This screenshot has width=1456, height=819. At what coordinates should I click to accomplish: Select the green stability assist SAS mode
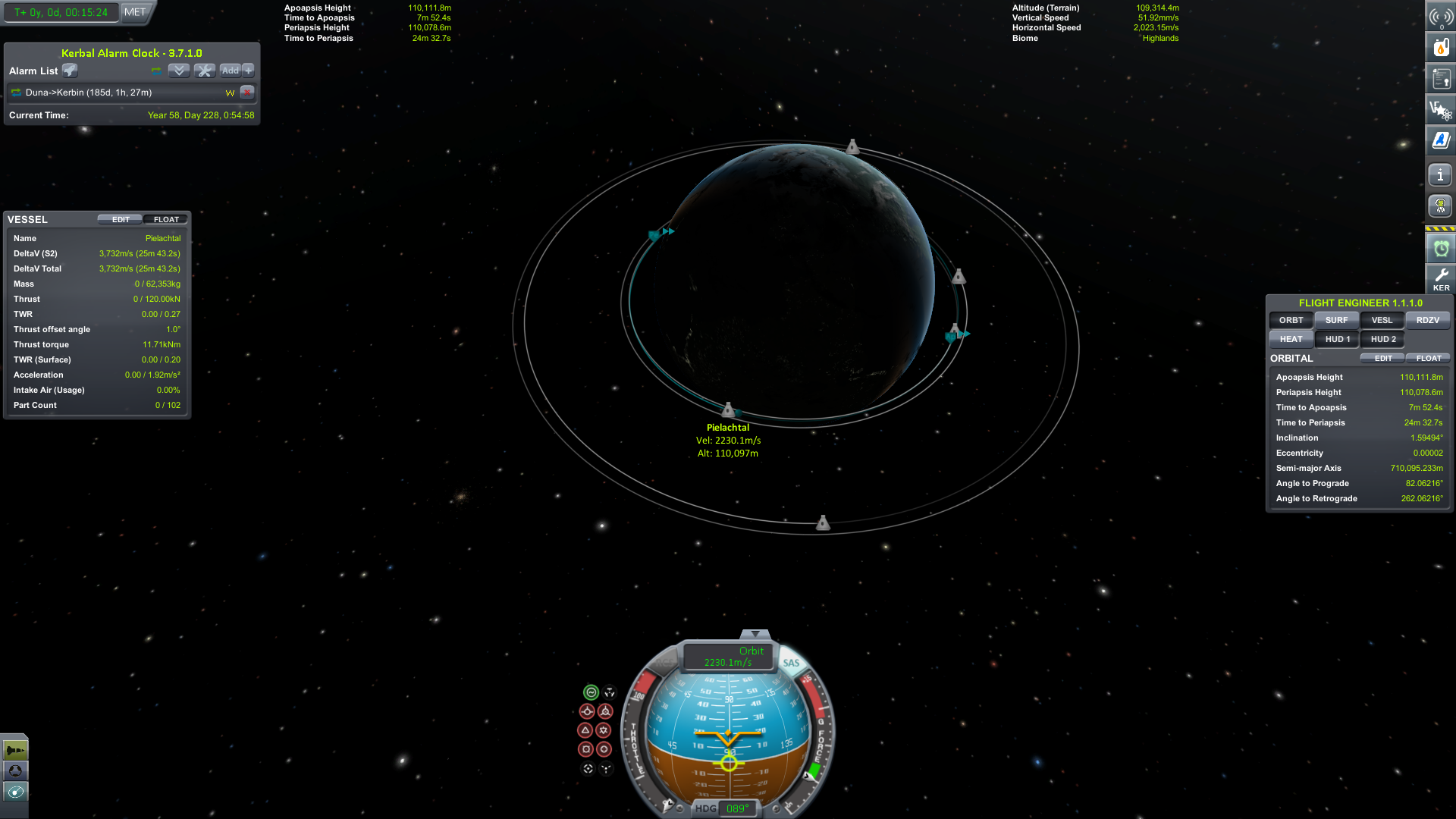[591, 692]
